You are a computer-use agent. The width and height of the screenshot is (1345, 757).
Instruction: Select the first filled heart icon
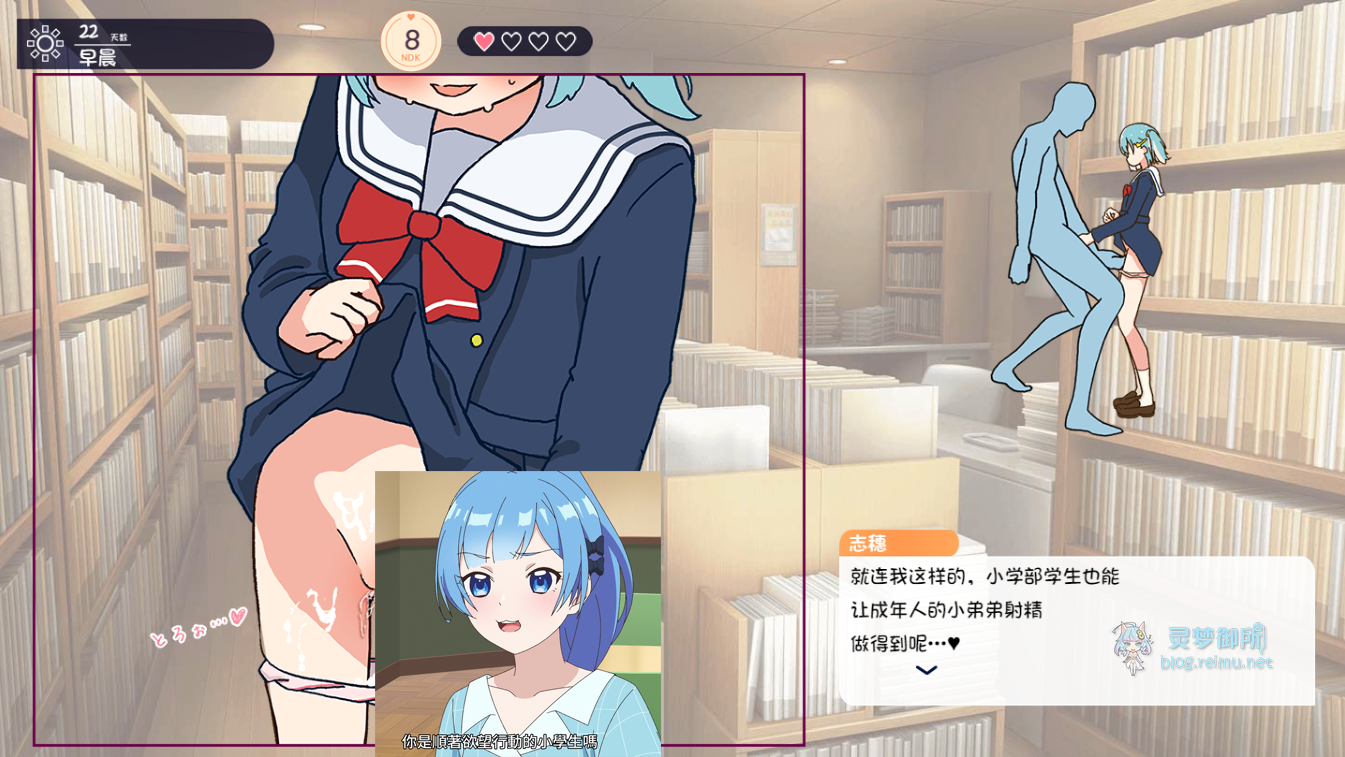pos(483,41)
